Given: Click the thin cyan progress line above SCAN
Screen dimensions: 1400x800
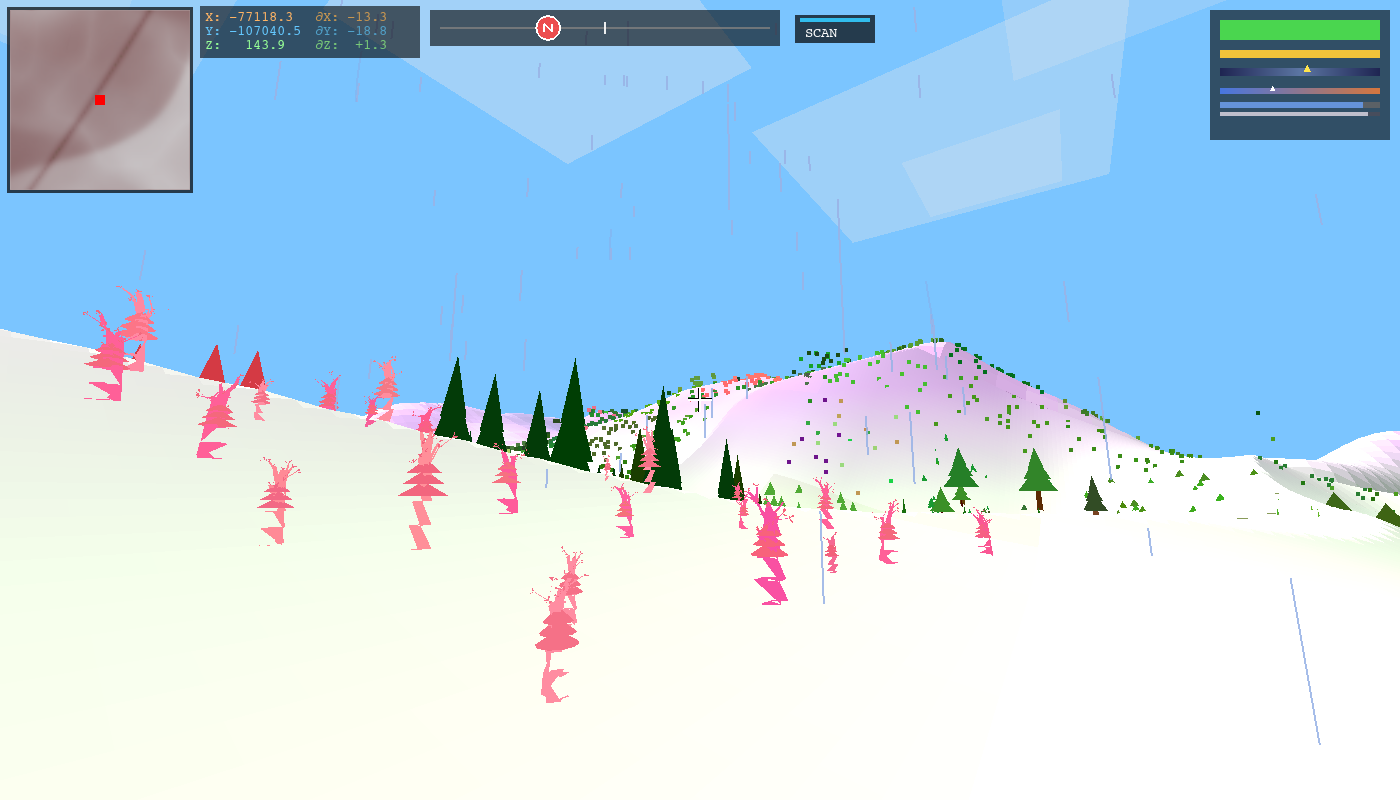Looking at the screenshot, I should click(835, 20).
